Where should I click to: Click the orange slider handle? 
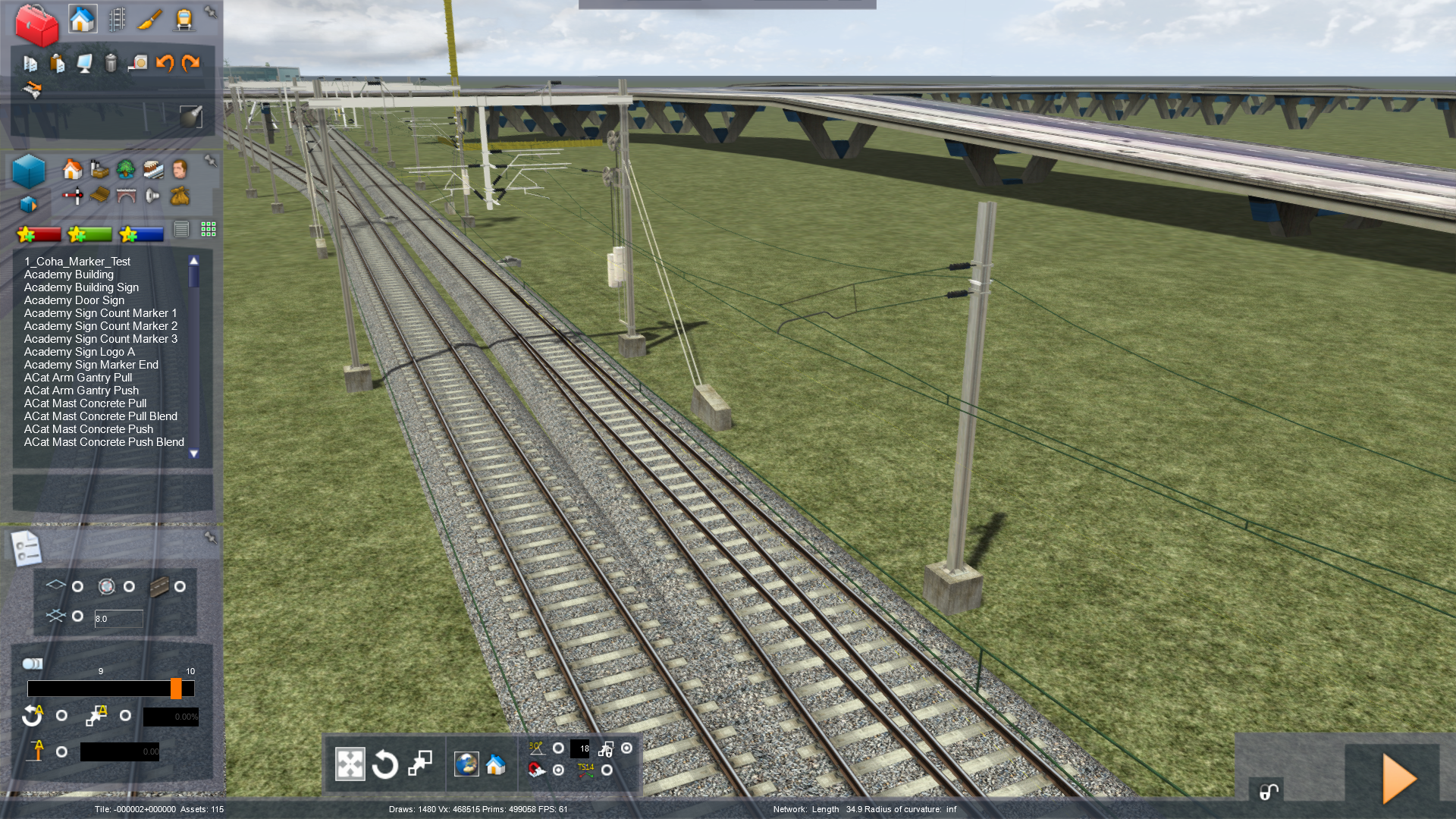pos(176,689)
